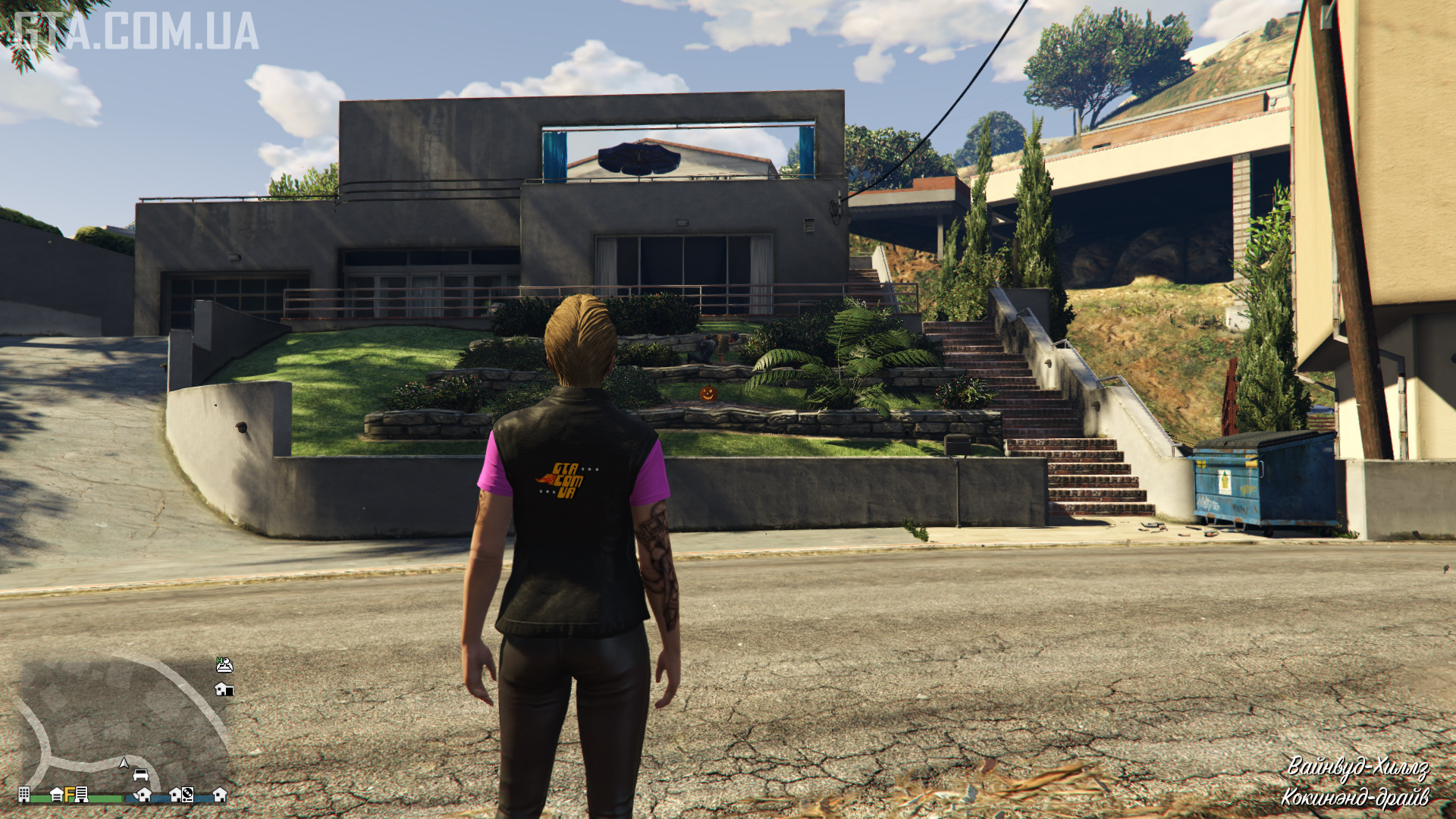
Task: Click the blip marked with a green H
Action: tap(224, 665)
